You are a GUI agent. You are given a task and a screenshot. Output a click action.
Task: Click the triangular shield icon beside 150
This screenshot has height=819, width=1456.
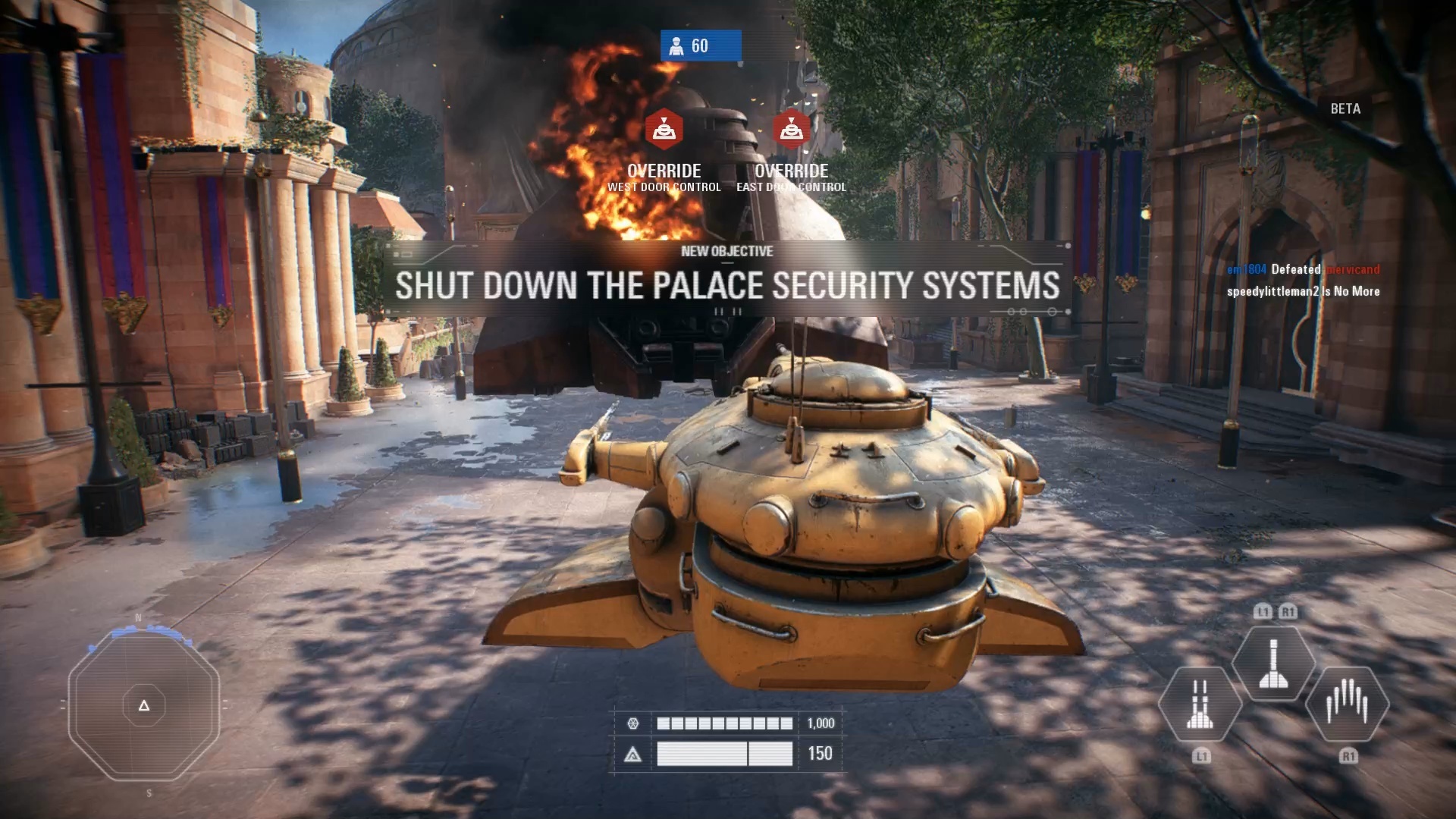[634, 754]
